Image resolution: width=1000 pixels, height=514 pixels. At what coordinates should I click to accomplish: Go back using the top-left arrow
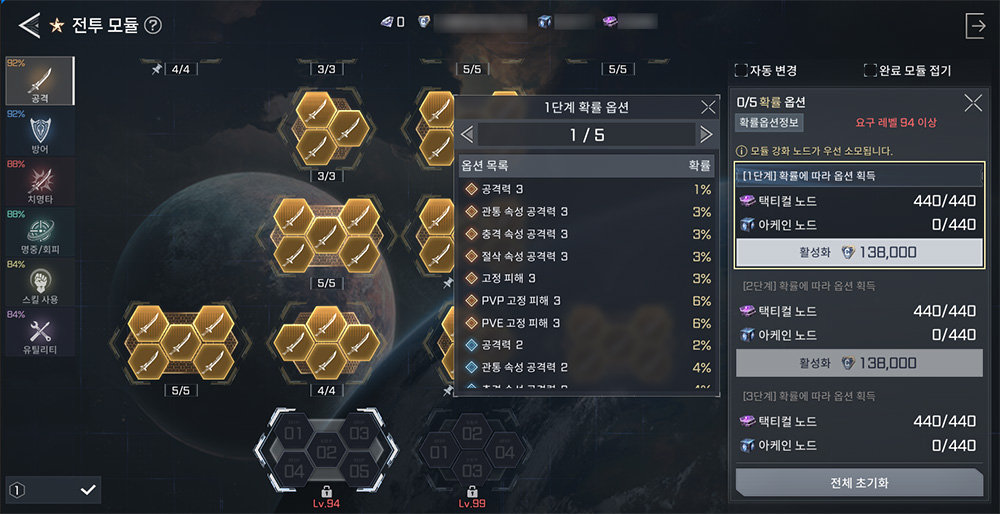click(x=29, y=25)
